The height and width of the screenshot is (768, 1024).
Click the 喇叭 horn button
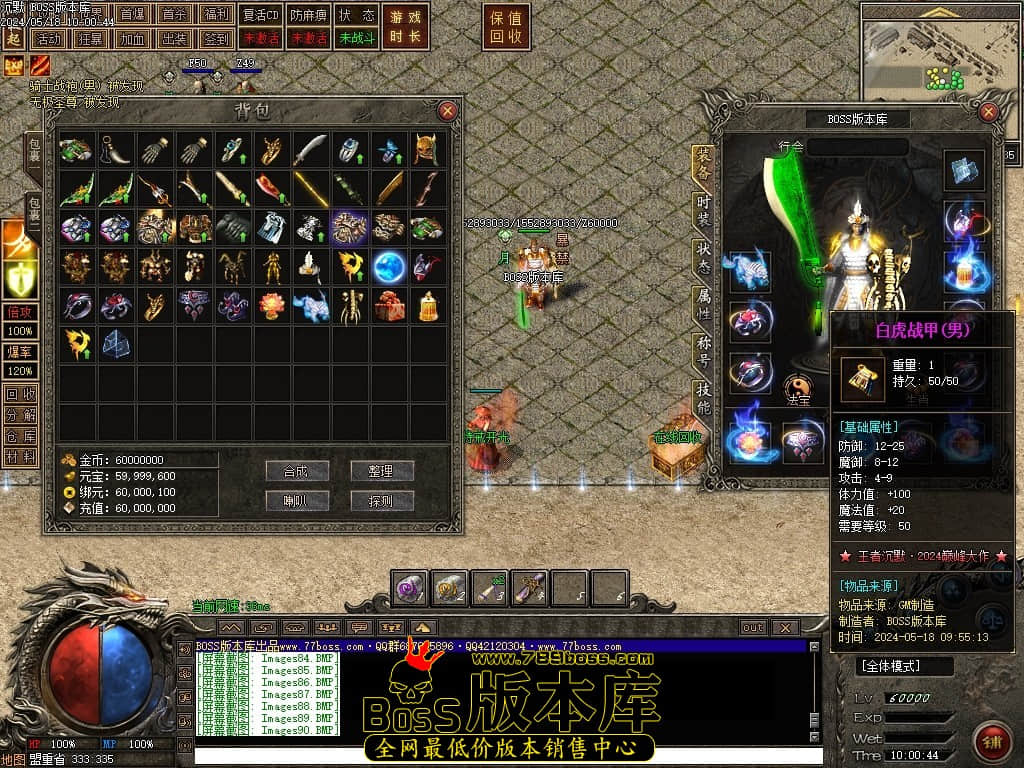[x=297, y=501]
